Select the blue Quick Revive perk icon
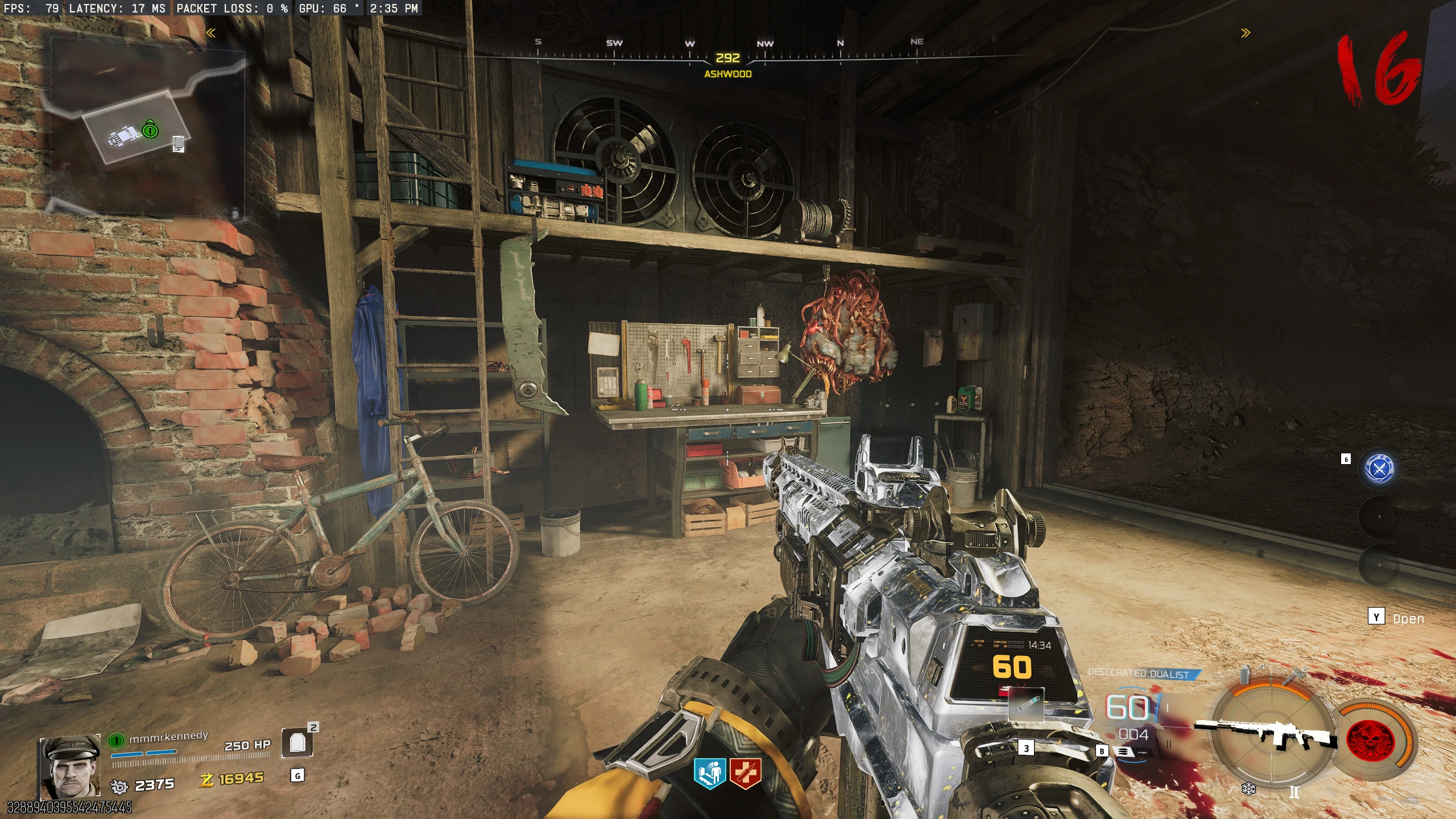Screen dimensions: 1456x819 tap(710, 774)
